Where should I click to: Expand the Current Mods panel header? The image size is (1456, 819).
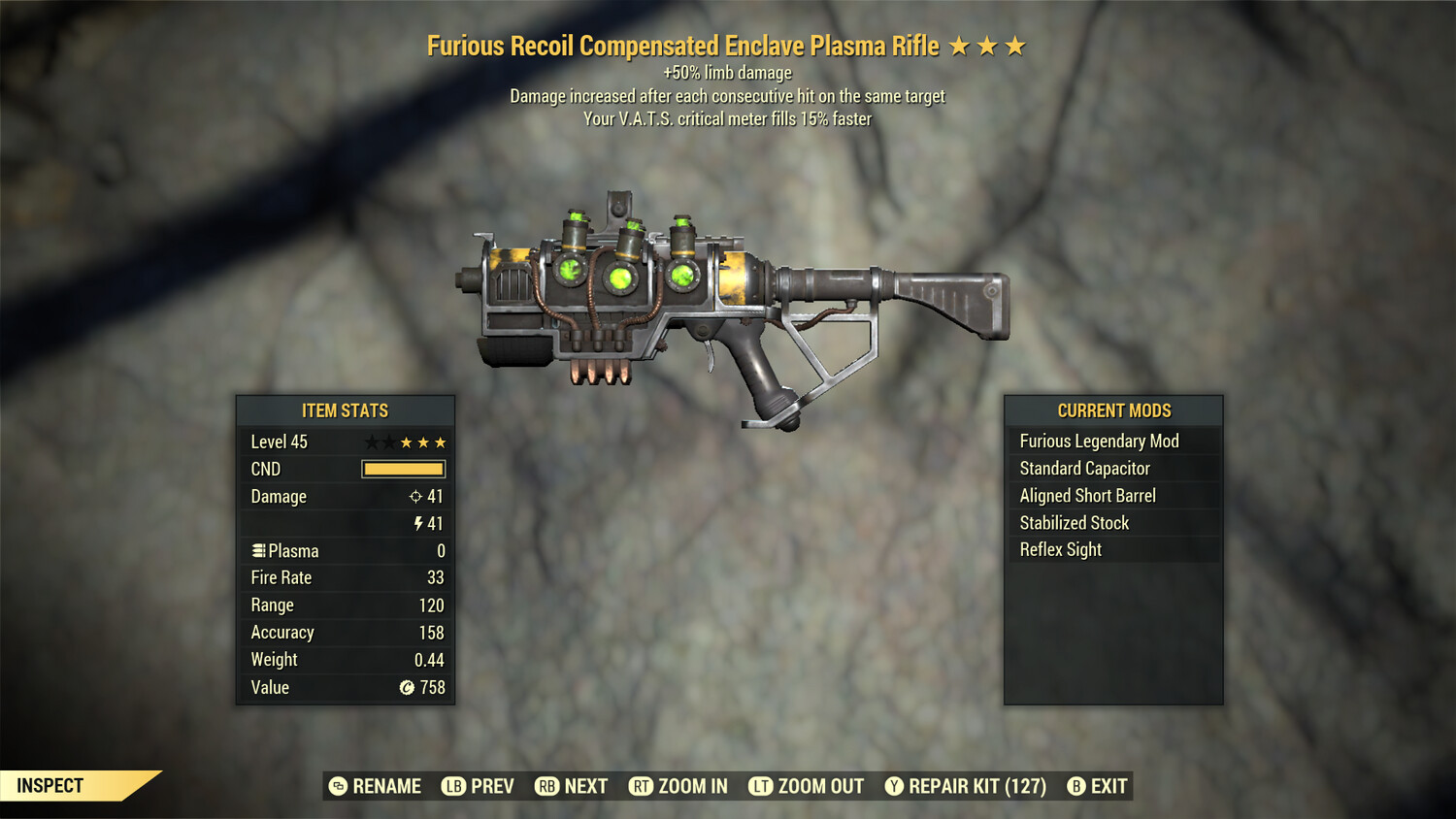pos(1114,409)
